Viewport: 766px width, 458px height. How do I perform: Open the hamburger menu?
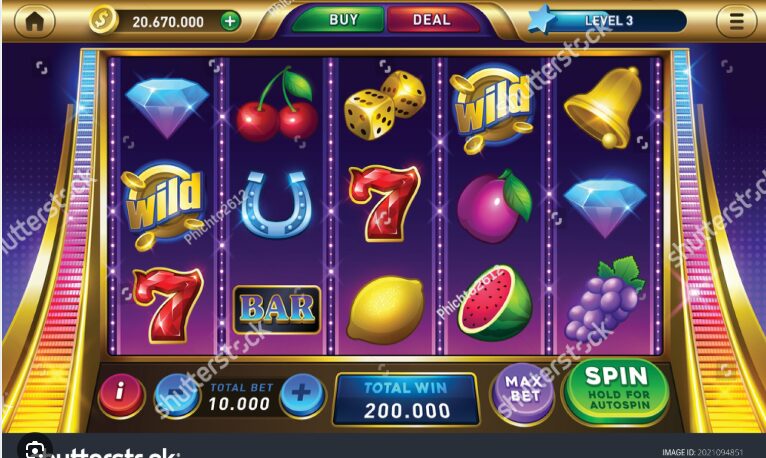[x=736, y=21]
